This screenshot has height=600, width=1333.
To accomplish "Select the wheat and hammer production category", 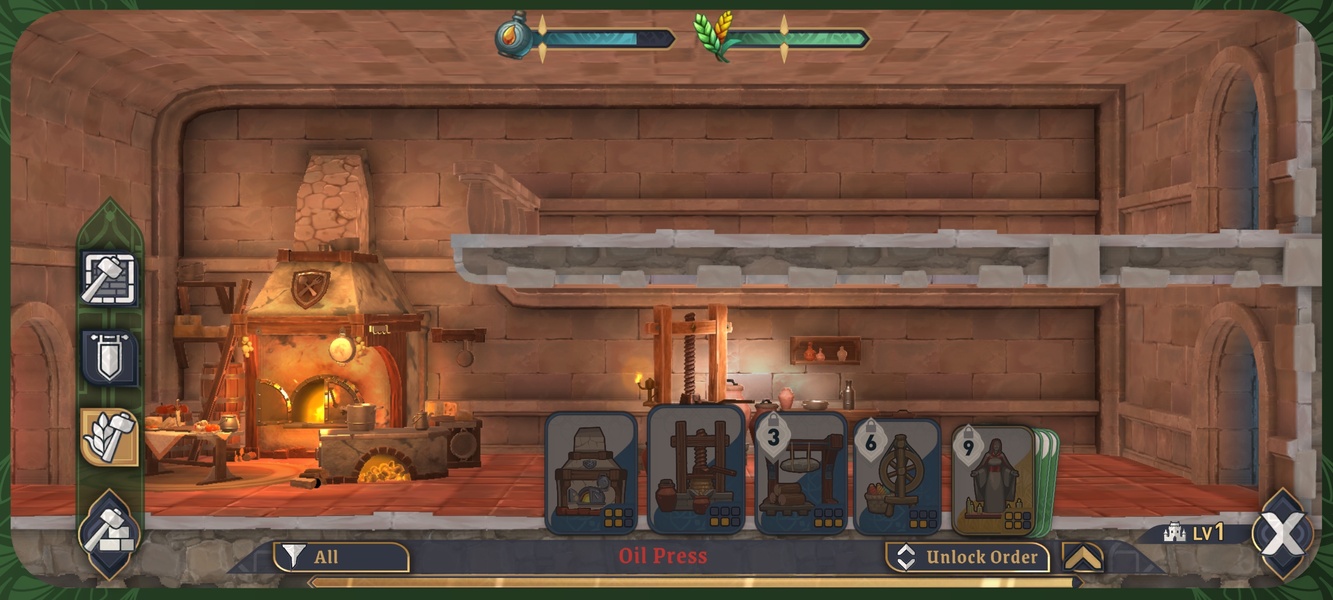I will point(110,437).
